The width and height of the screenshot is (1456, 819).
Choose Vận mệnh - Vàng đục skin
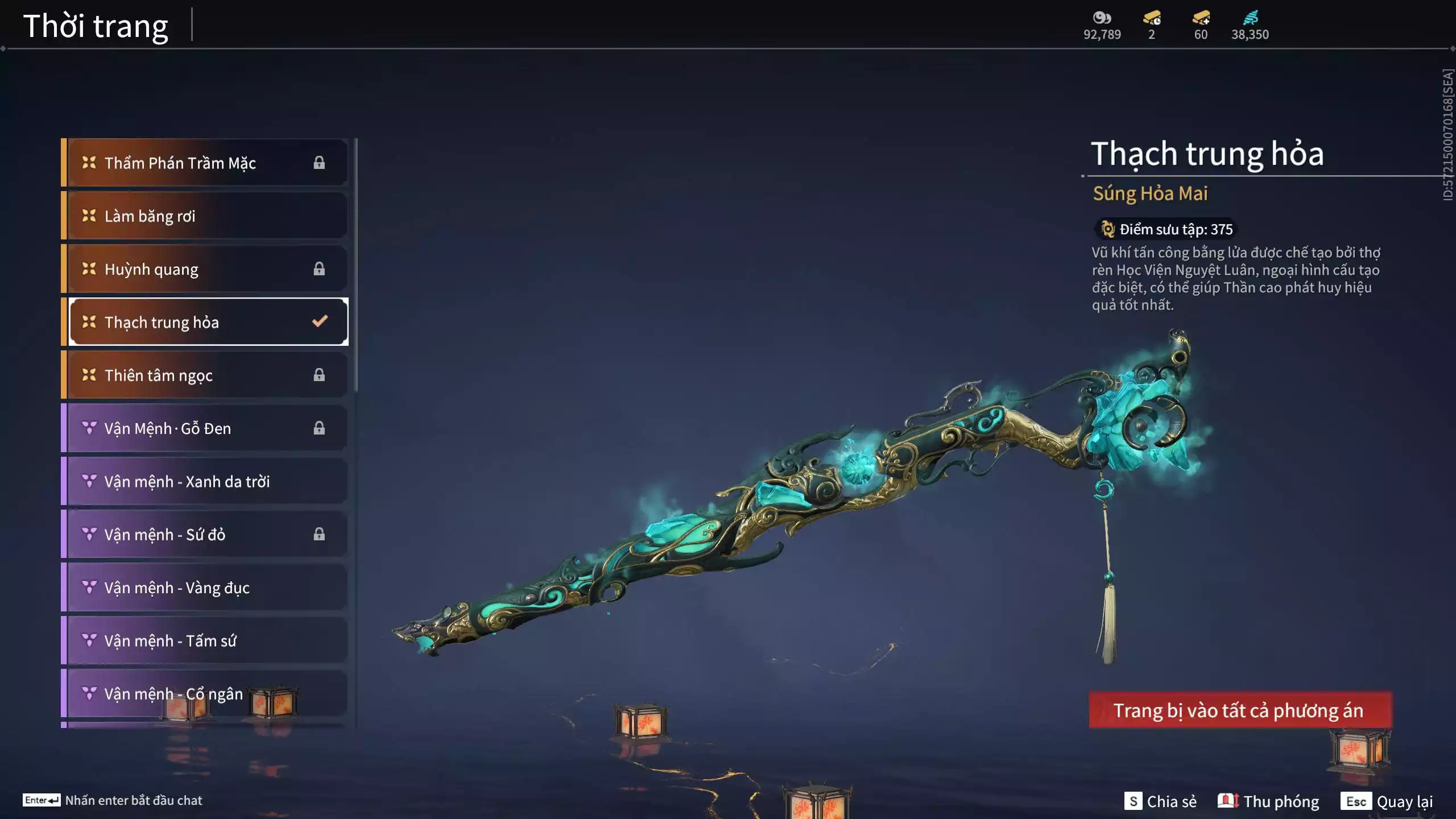click(208, 588)
